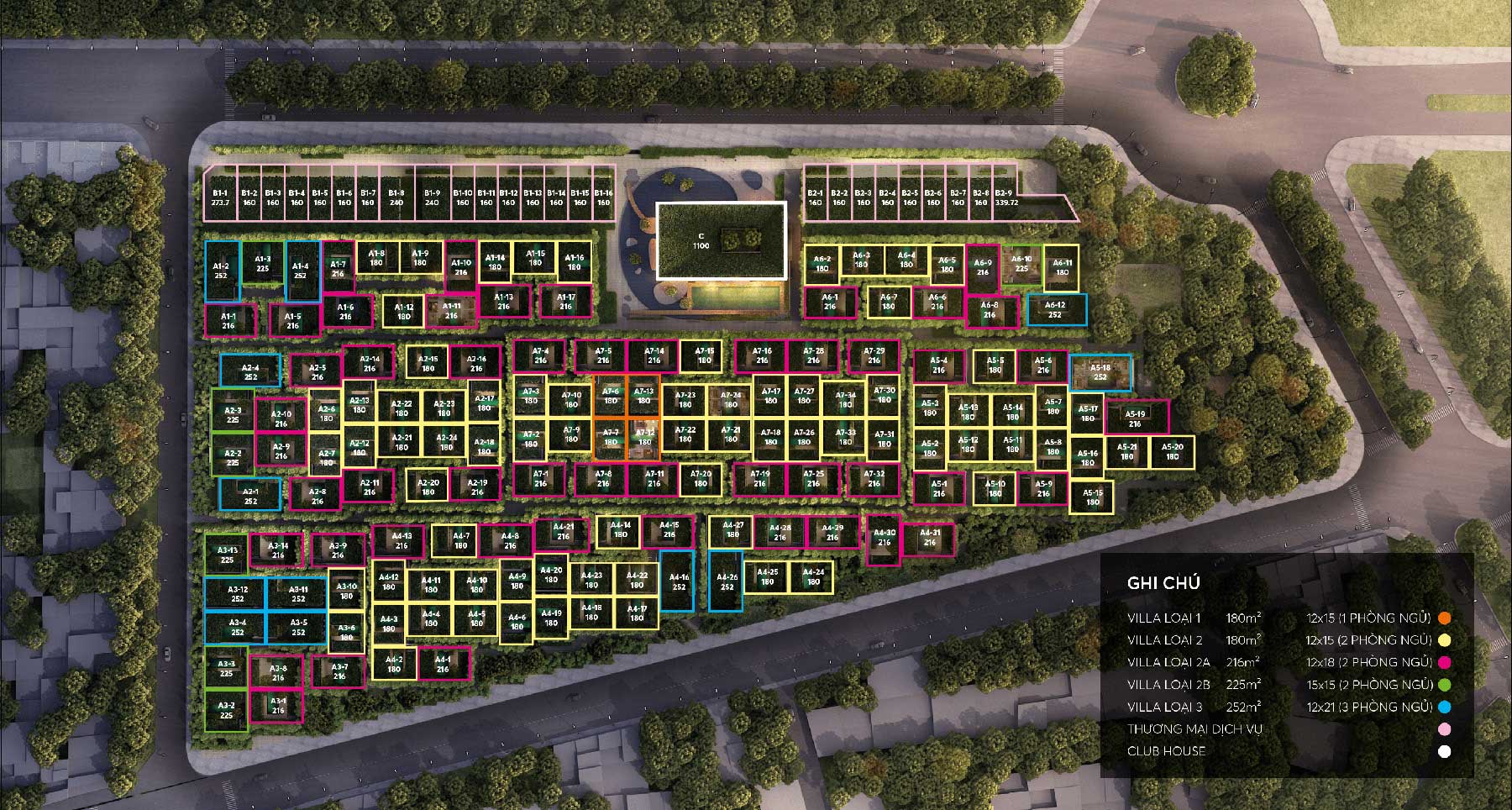The width and height of the screenshot is (1512, 810).
Task: Pick villa plot A4-16
Action: [x=678, y=581]
